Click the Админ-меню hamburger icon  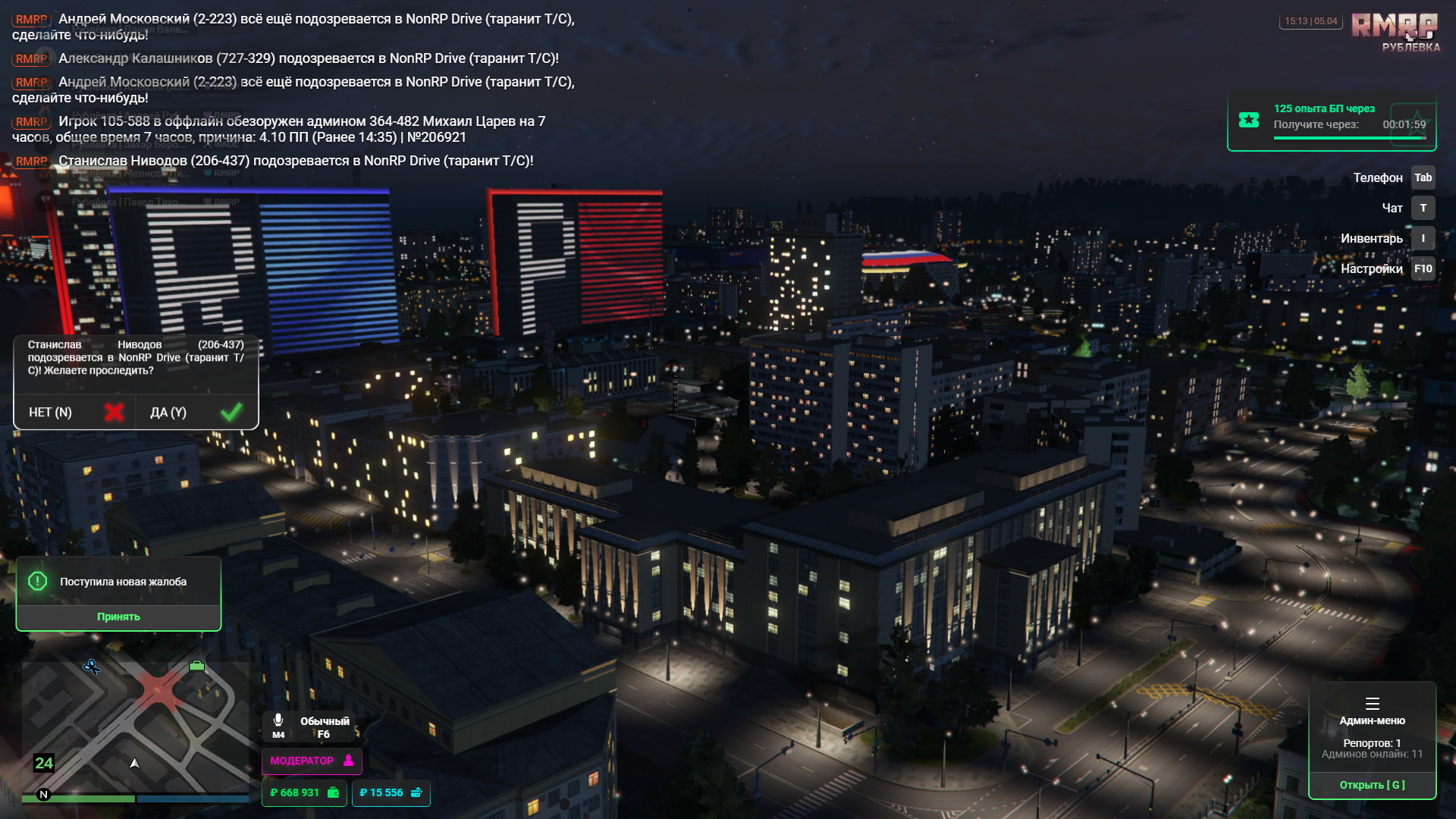tap(1372, 703)
